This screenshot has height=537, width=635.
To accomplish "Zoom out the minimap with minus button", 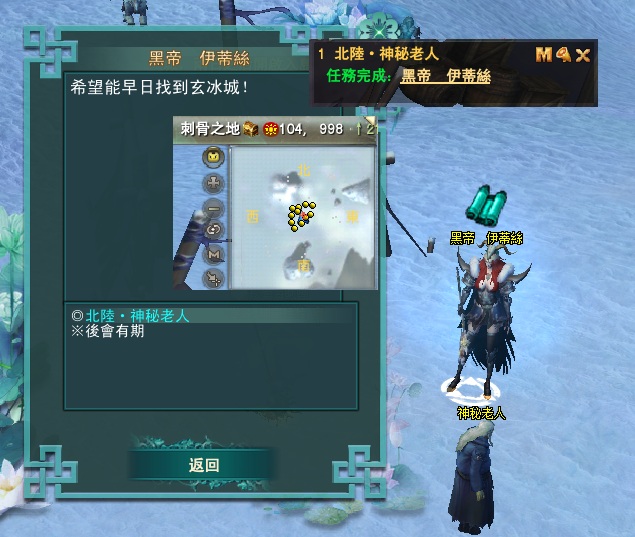I will pos(214,207).
